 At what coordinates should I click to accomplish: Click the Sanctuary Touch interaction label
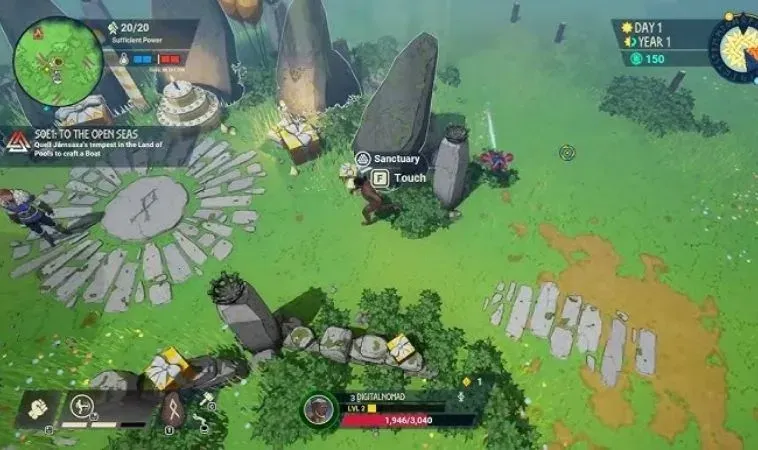tap(400, 178)
